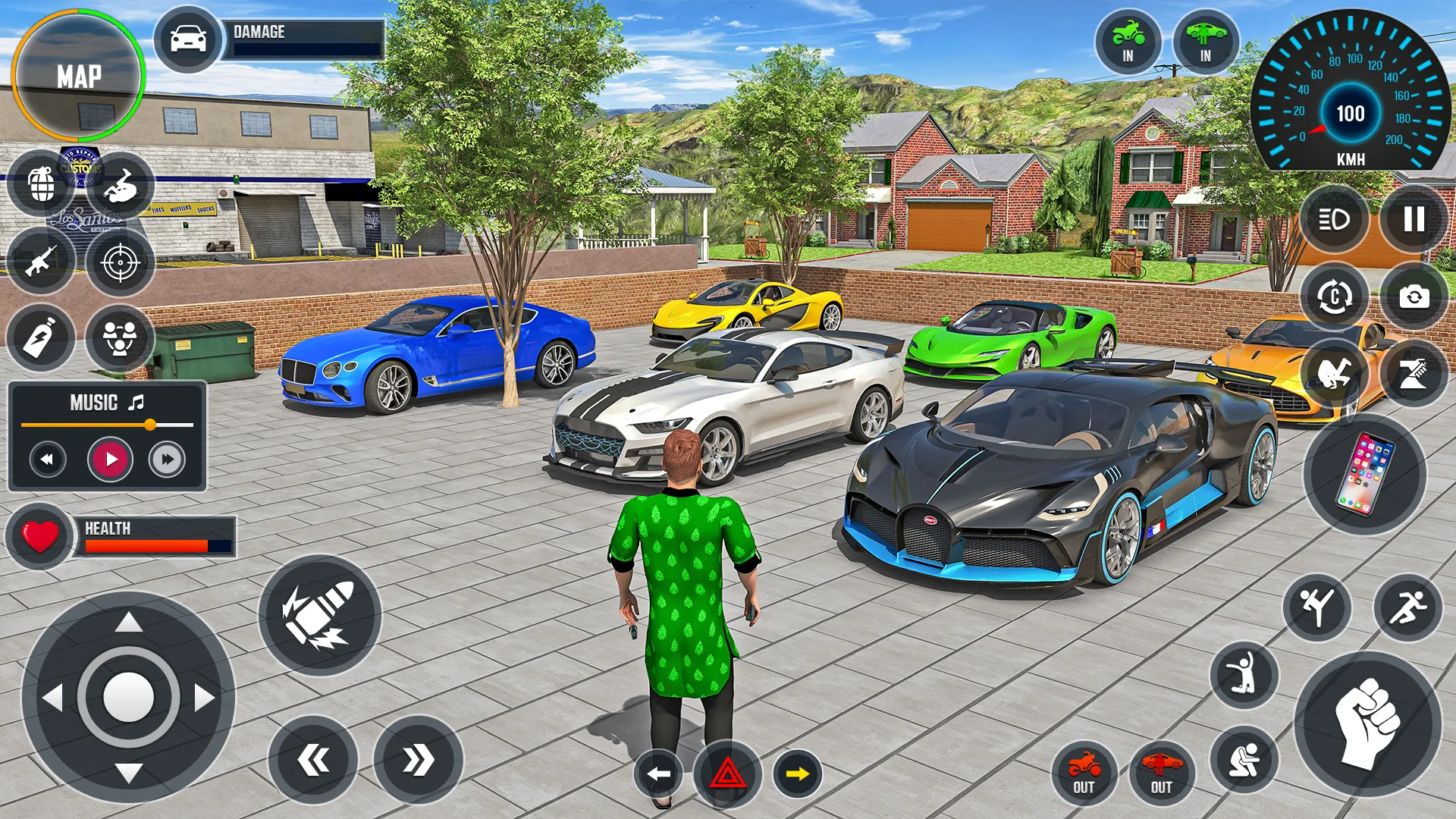Open the smartphone menu
Image resolution: width=1456 pixels, height=819 pixels.
point(1364,474)
